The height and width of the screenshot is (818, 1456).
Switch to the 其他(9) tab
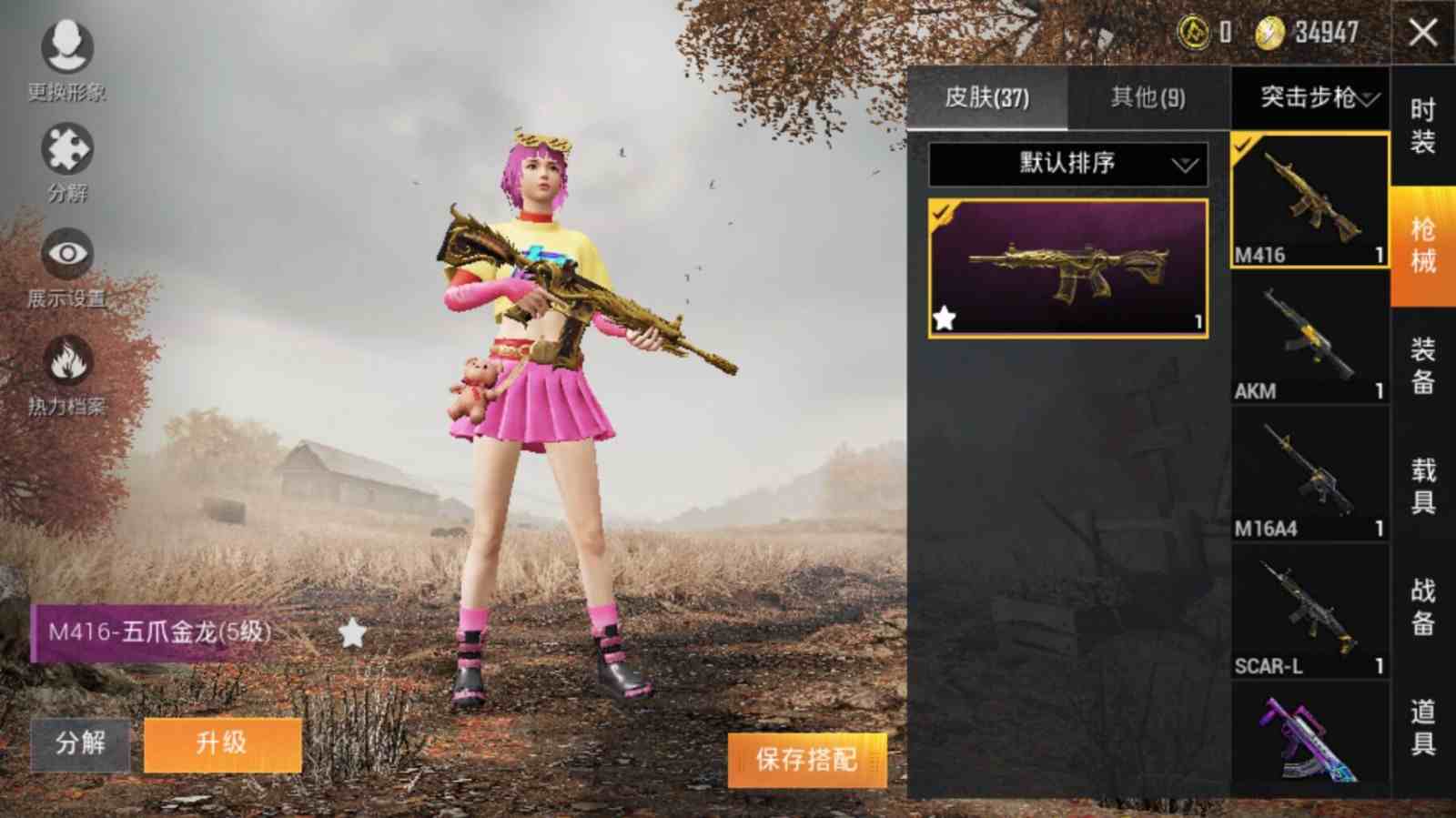(1148, 97)
